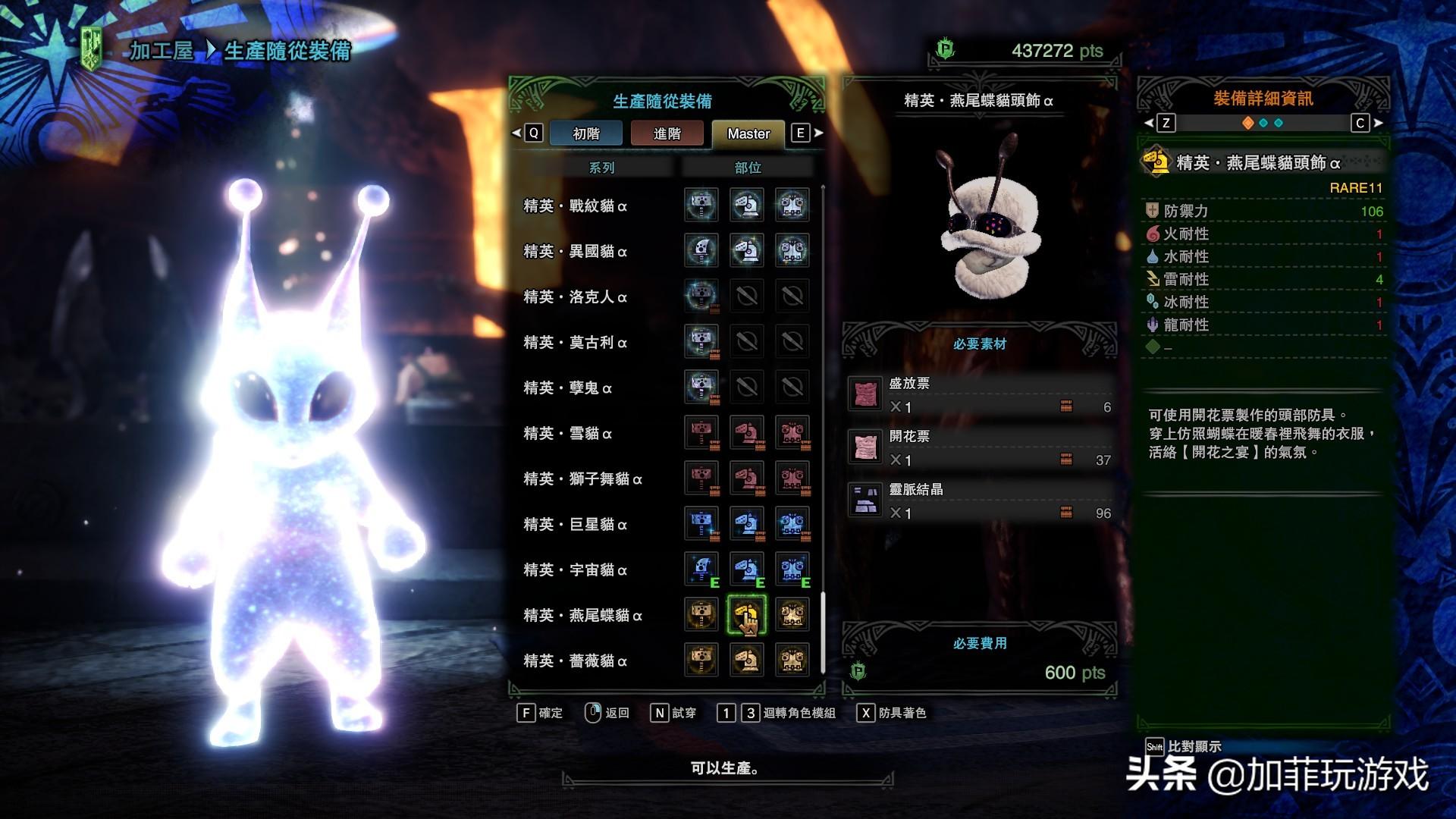
Task: Choose 精英・異國貓α head armor icon
Action: 747,250
